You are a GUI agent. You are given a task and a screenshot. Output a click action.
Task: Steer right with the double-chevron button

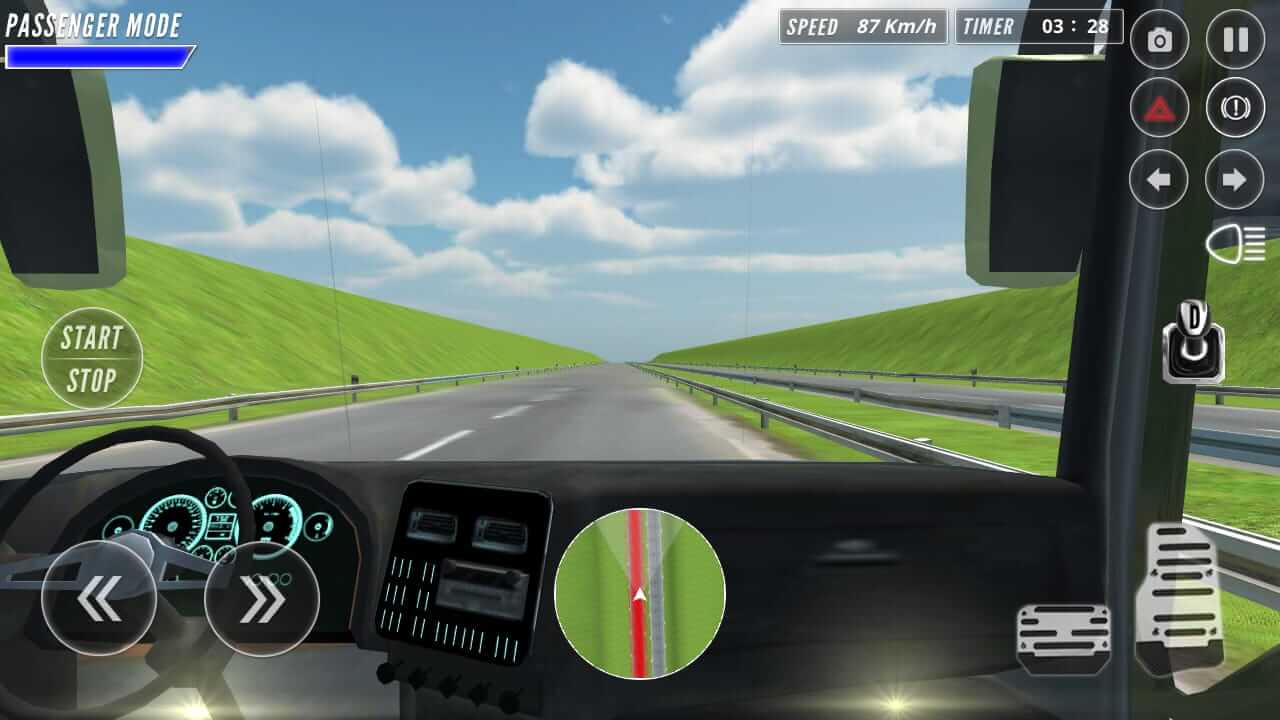(261, 598)
